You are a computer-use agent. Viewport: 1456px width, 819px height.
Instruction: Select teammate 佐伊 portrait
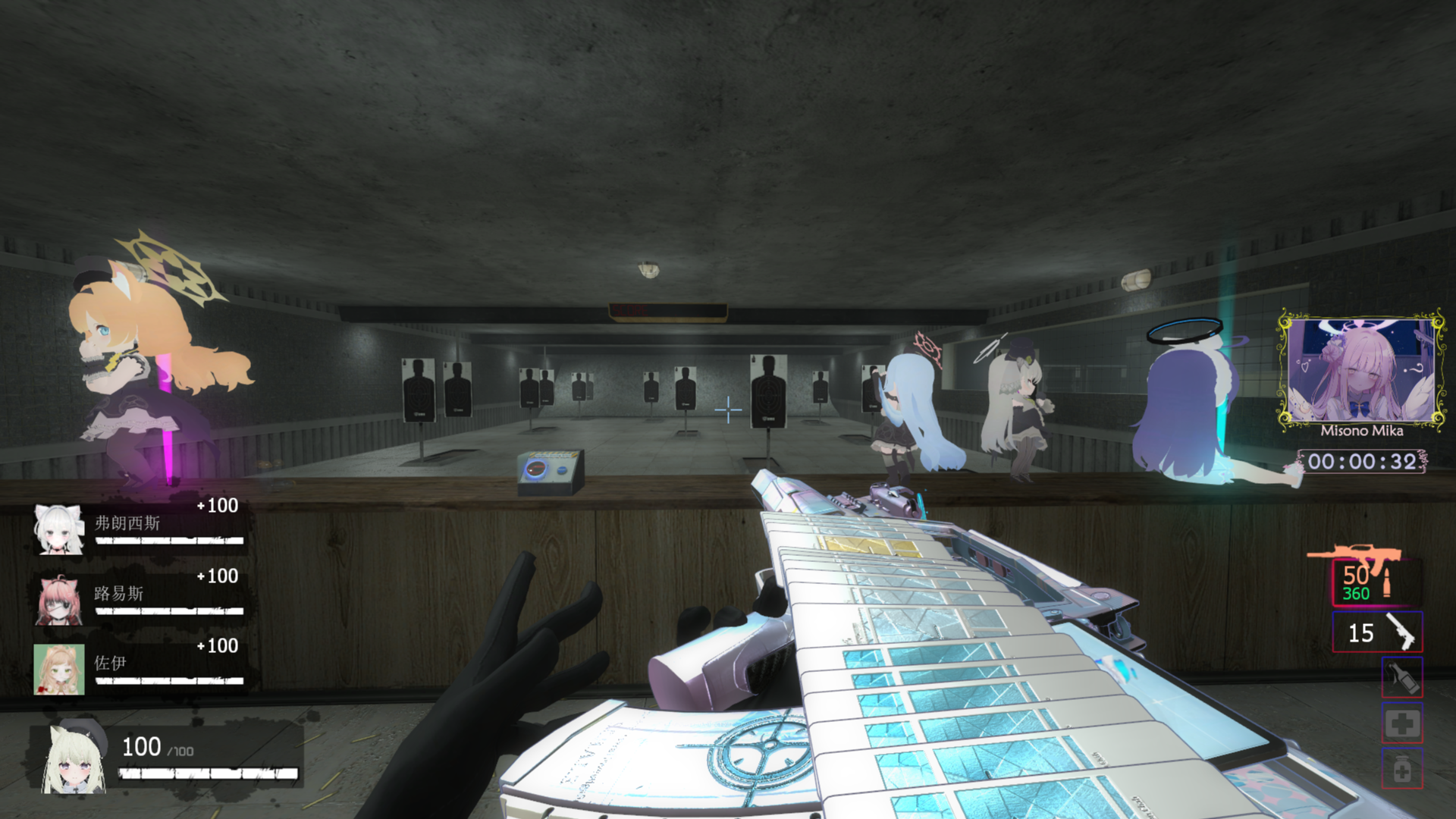(59, 669)
